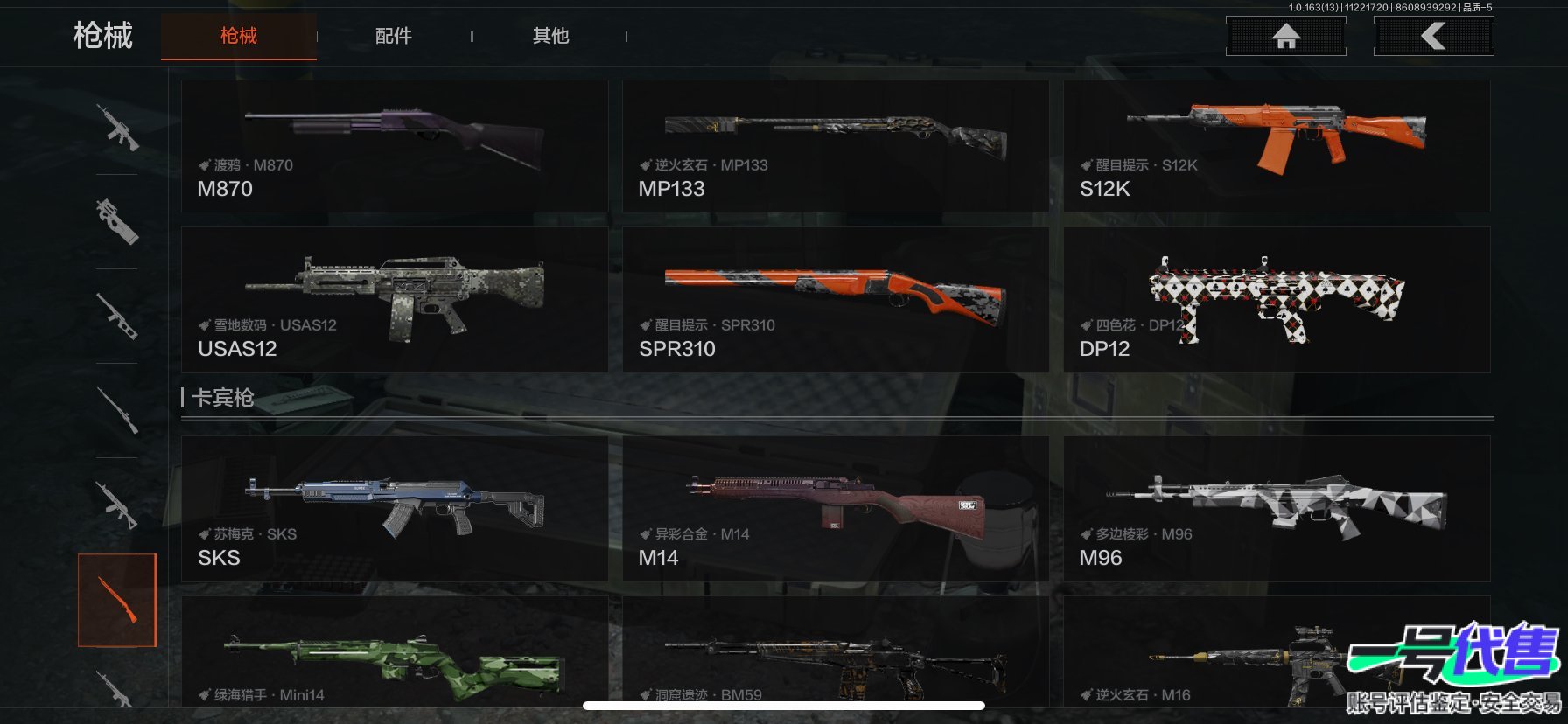This screenshot has width=1568, height=724.
Task: Open the 配件 tab
Action: [393, 36]
